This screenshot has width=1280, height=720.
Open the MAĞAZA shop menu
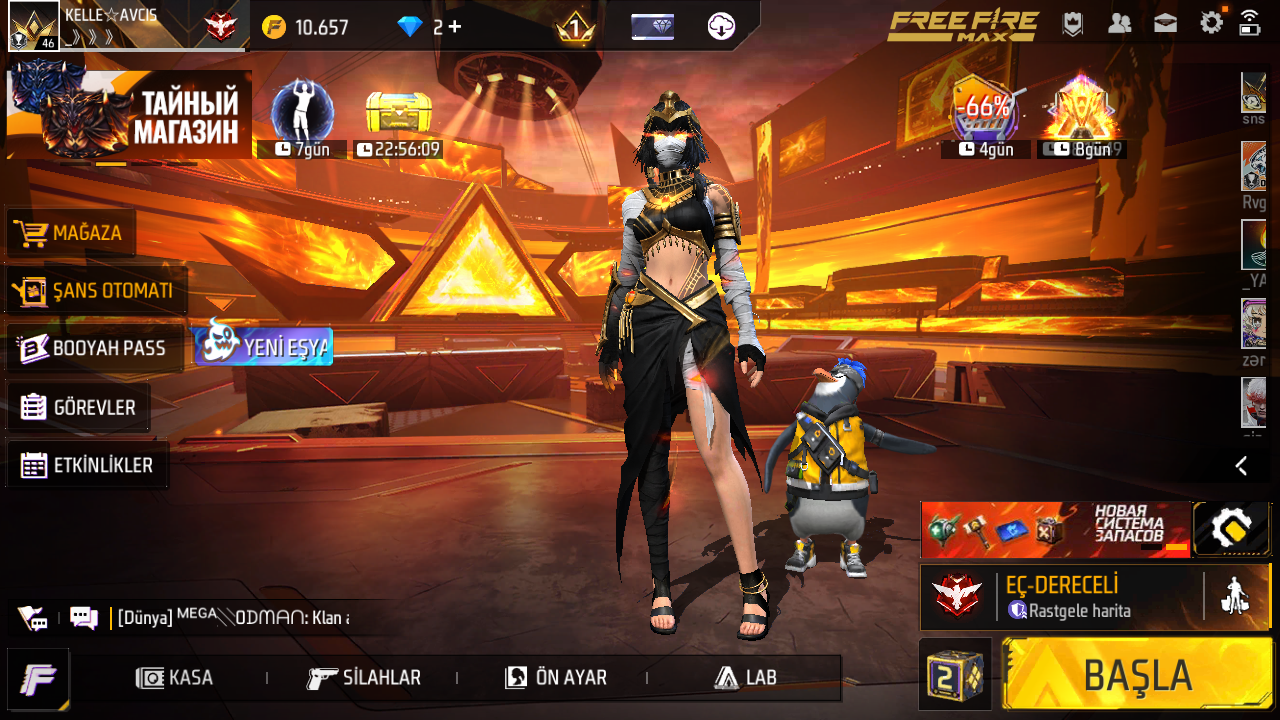point(72,233)
